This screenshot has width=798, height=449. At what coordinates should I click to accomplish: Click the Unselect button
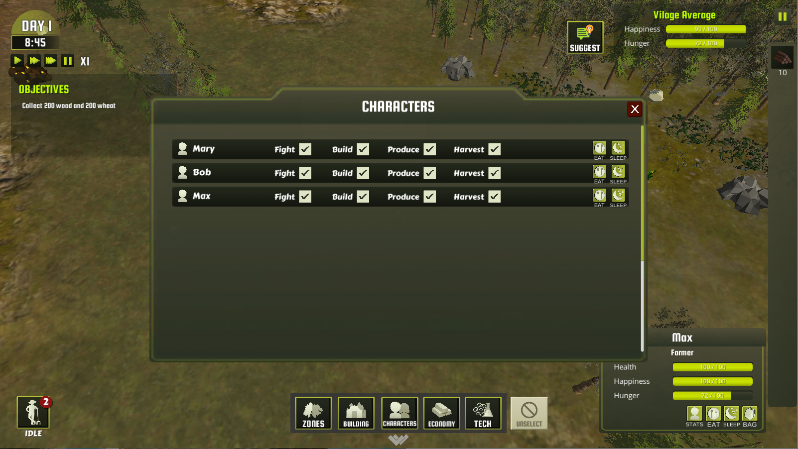529,412
